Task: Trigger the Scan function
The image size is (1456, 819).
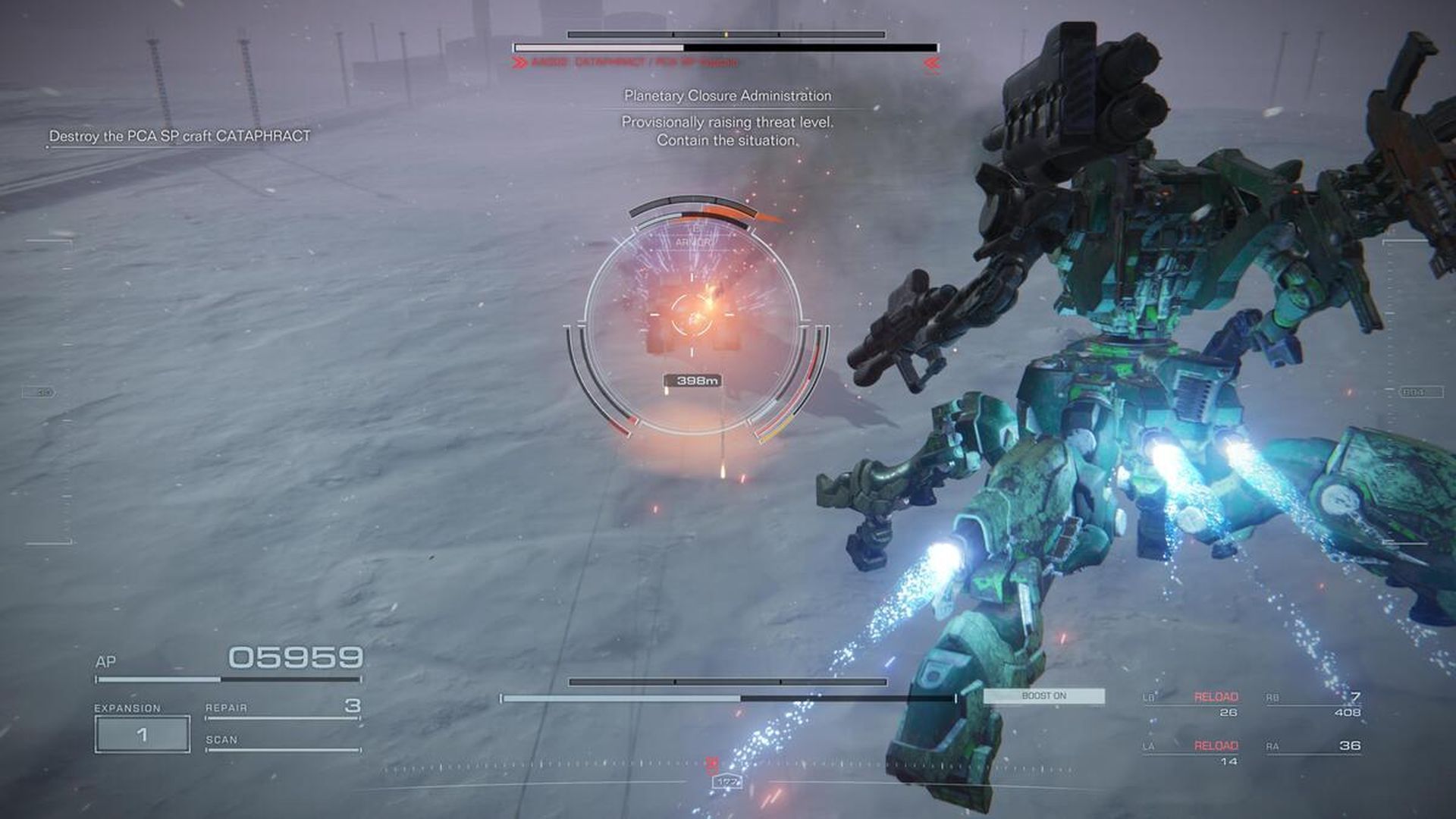Action: tap(281, 741)
